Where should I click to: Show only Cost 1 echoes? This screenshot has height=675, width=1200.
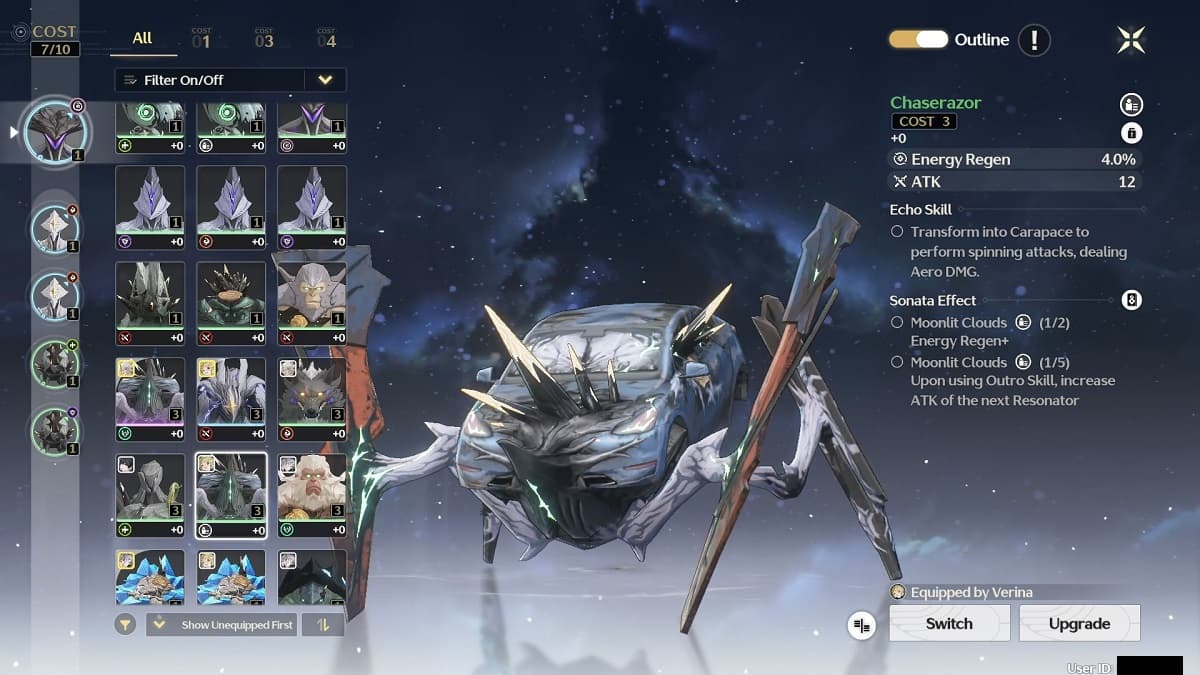click(201, 39)
